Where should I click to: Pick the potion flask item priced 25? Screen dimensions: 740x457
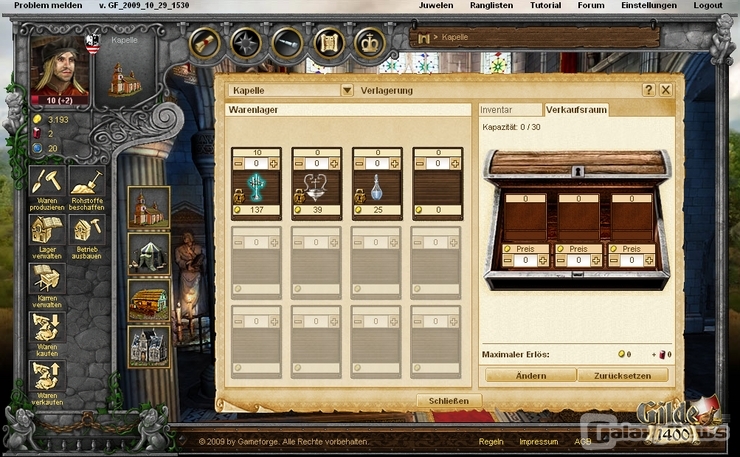point(377,186)
